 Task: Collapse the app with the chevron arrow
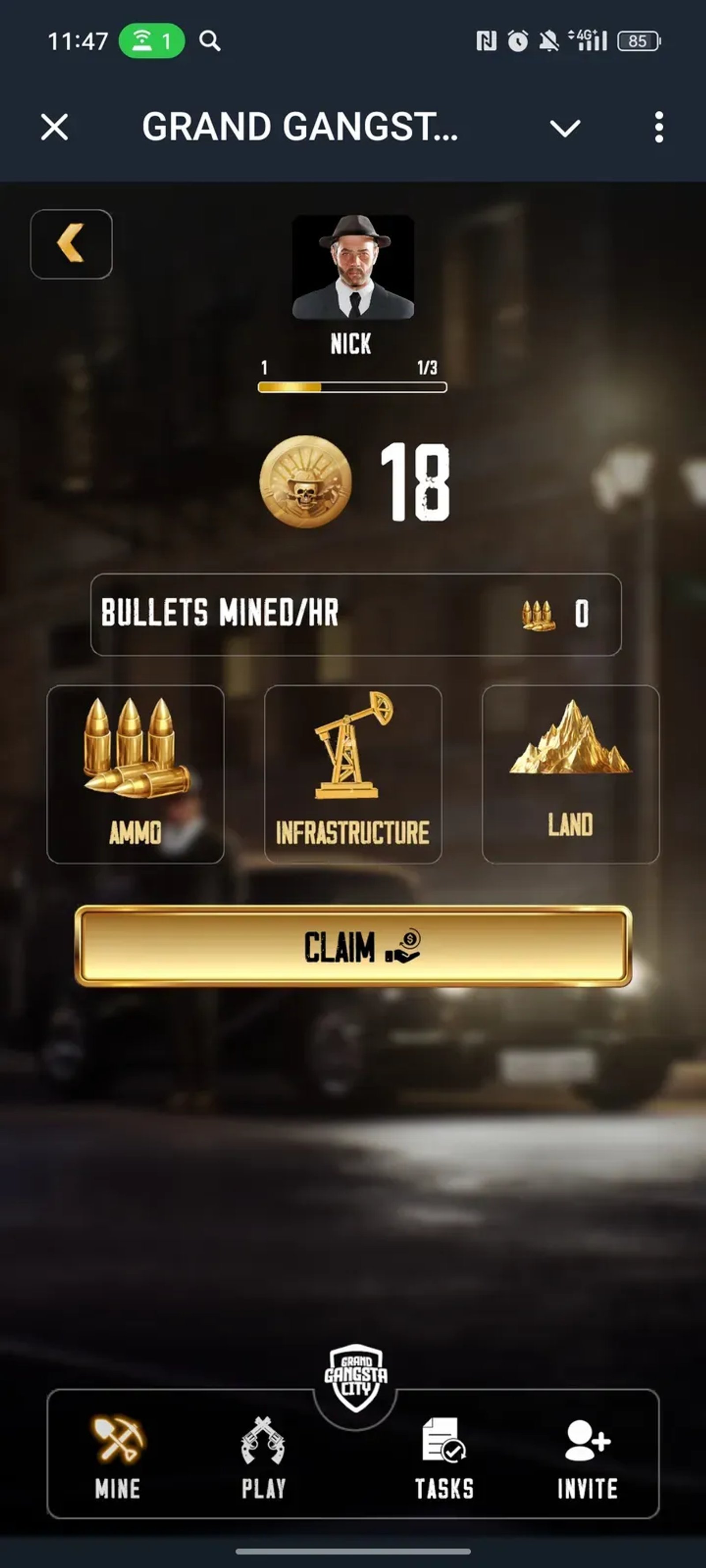pyautogui.click(x=565, y=128)
